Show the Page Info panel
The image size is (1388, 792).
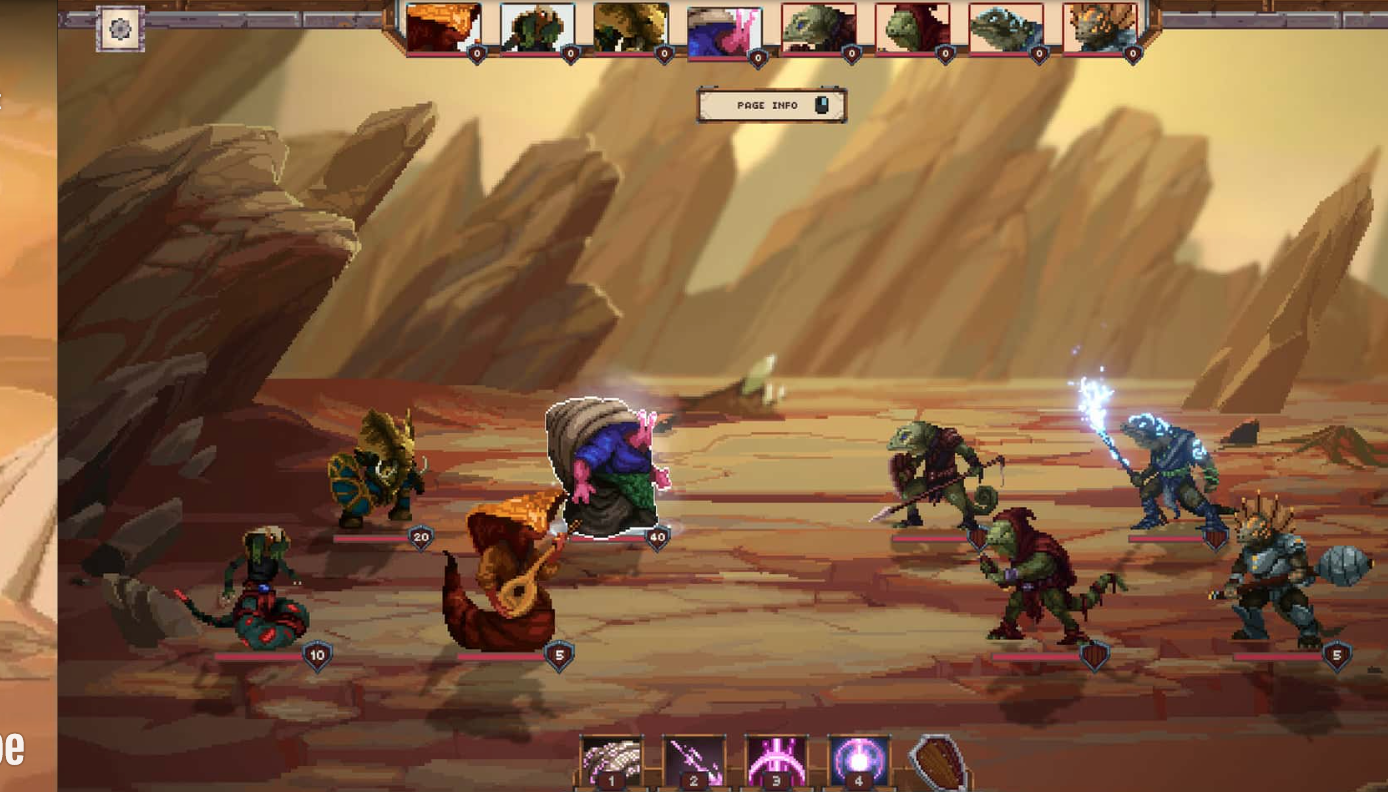coord(771,105)
